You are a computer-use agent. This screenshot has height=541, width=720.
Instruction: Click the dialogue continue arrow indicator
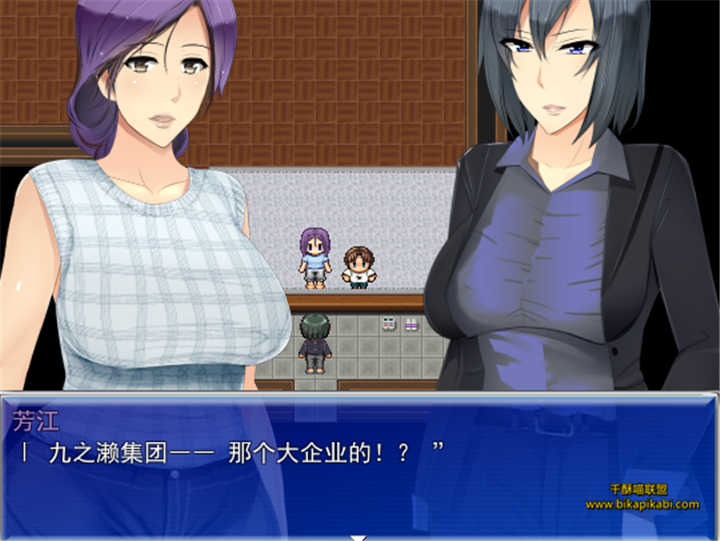pos(359,536)
